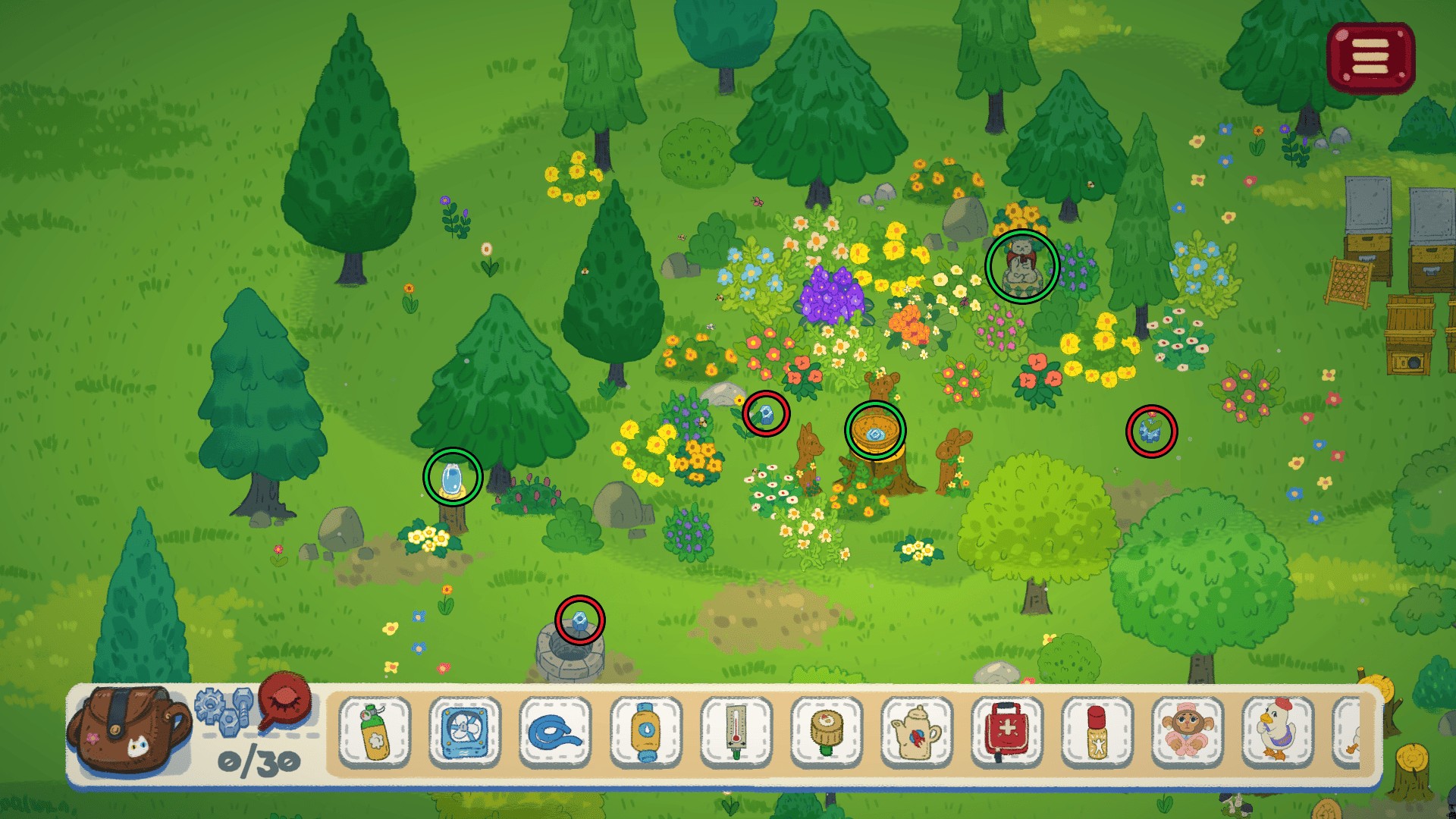Choose the blue box fan item
Image resolution: width=1456 pixels, height=819 pixels.
click(464, 733)
